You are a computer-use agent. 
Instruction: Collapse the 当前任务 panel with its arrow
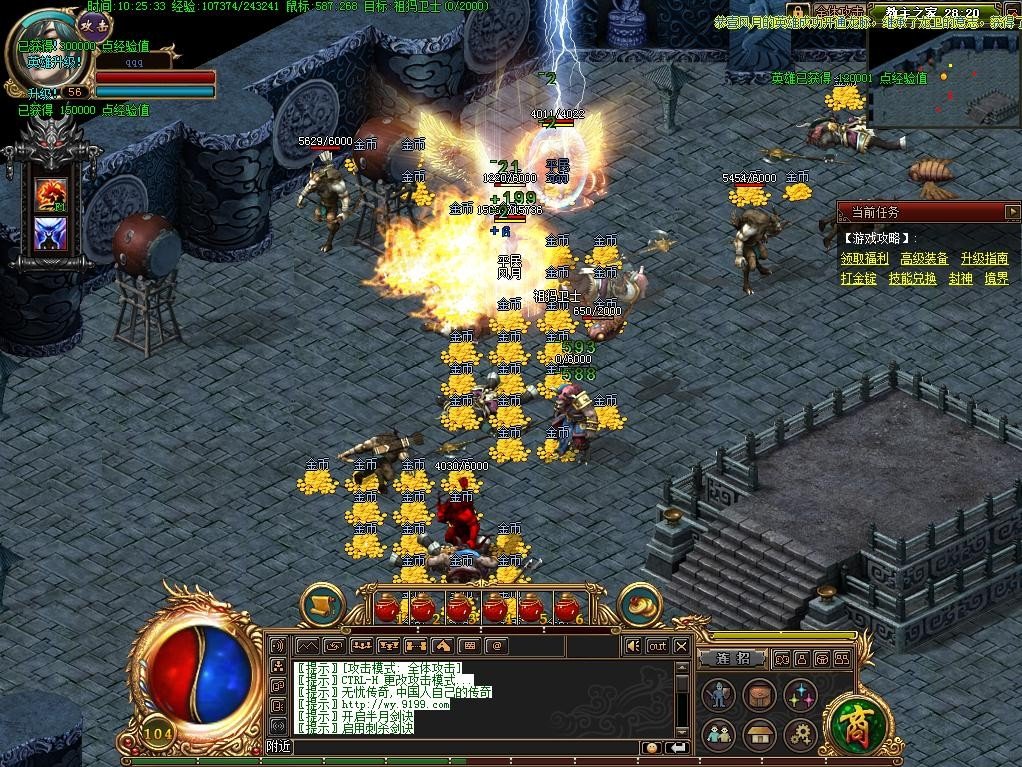tap(1011, 212)
